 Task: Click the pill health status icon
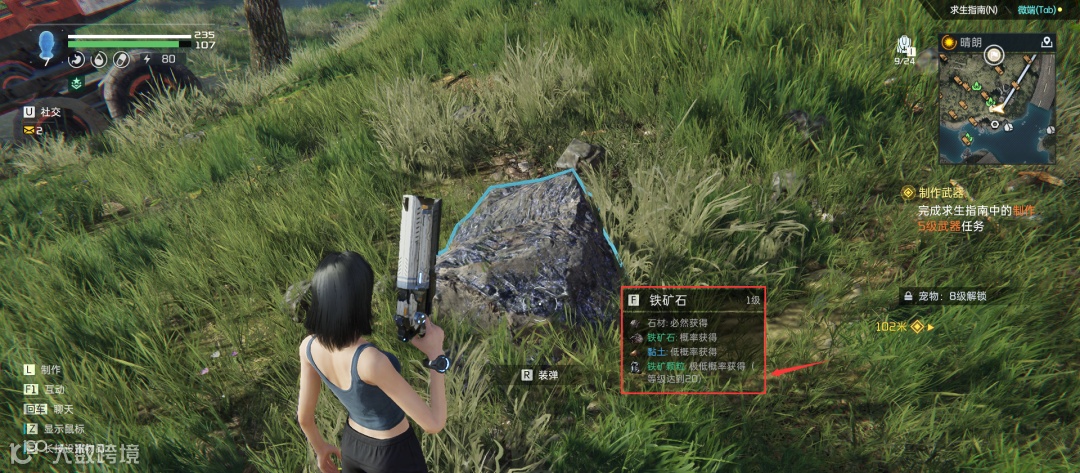[x=120, y=59]
